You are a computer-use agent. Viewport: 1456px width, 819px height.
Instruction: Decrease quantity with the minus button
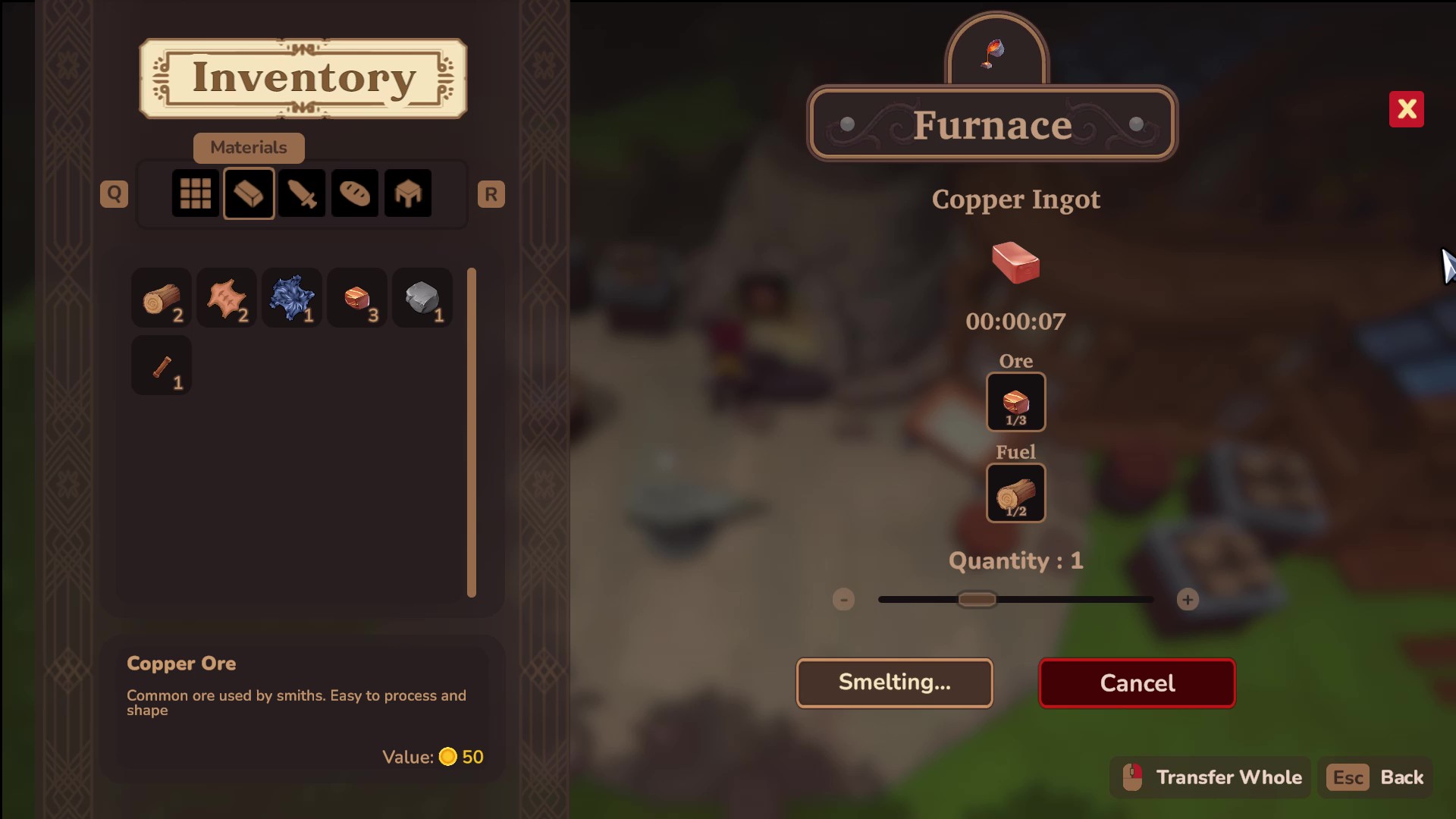click(x=843, y=600)
